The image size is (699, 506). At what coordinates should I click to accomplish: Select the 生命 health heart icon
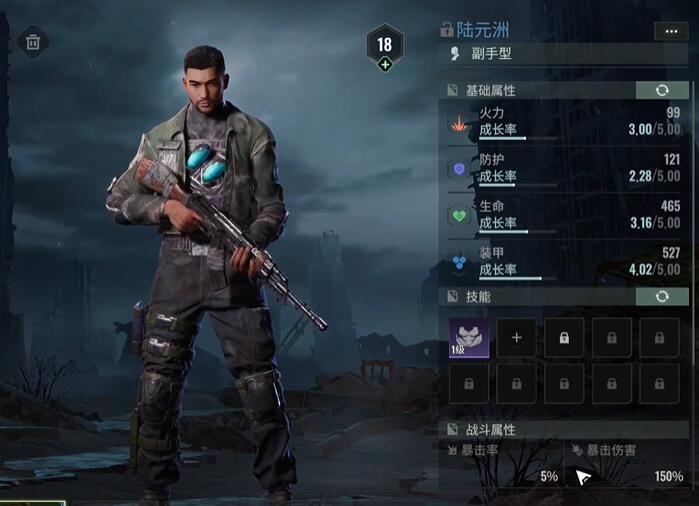coord(459,215)
